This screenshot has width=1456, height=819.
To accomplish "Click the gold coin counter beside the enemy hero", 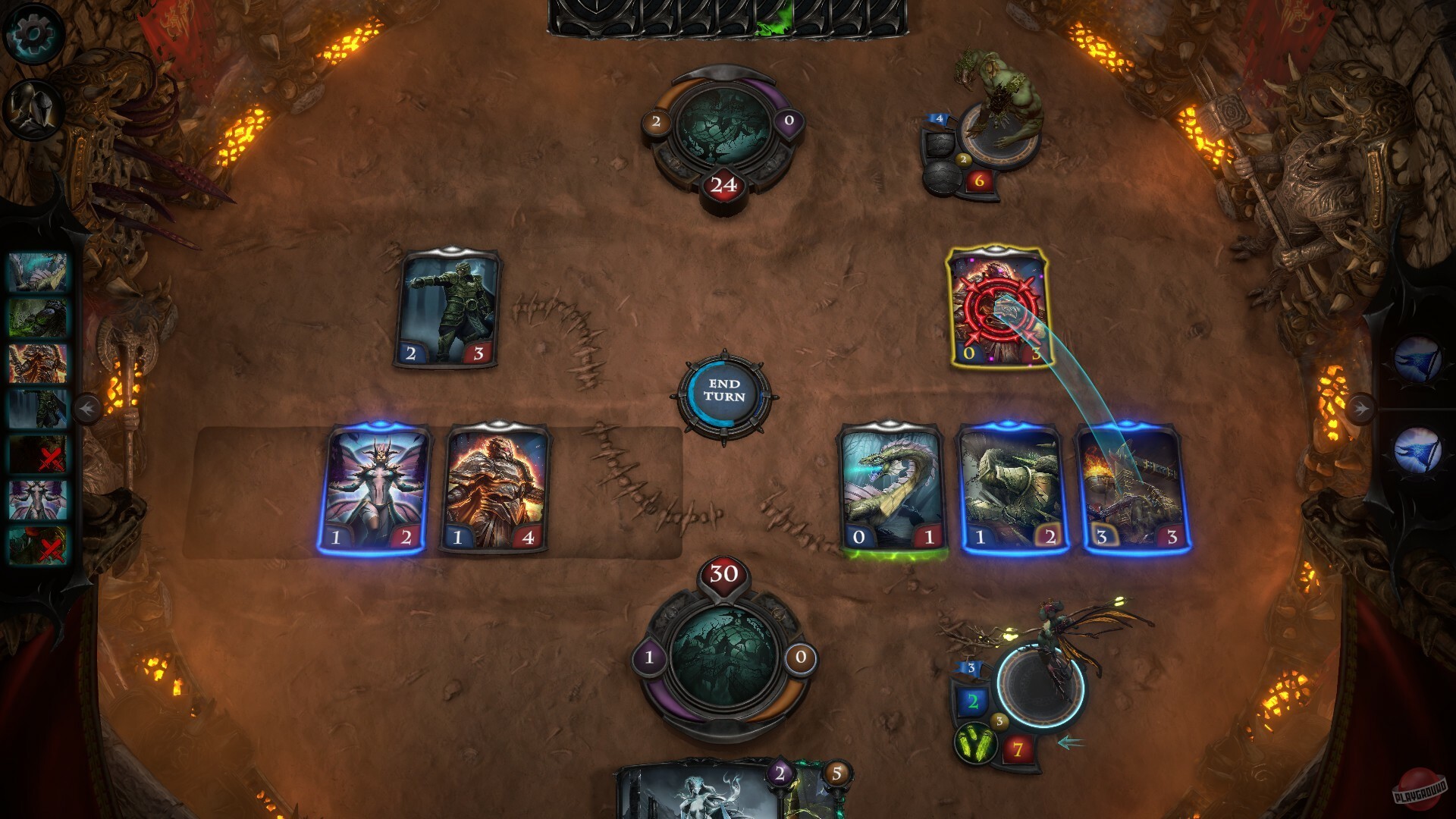I will click(x=965, y=161).
